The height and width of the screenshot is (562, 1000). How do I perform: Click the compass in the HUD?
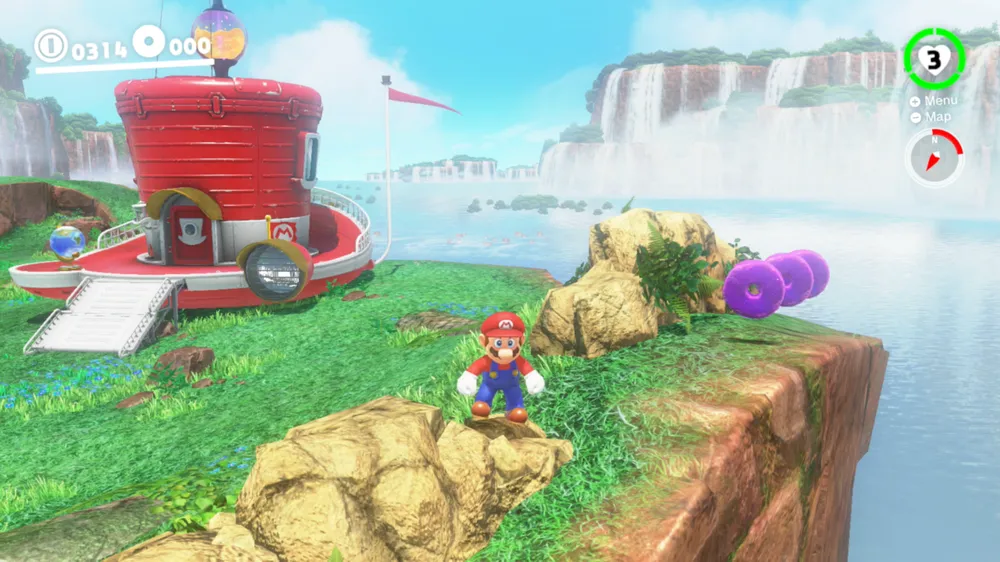pyautogui.click(x=933, y=158)
